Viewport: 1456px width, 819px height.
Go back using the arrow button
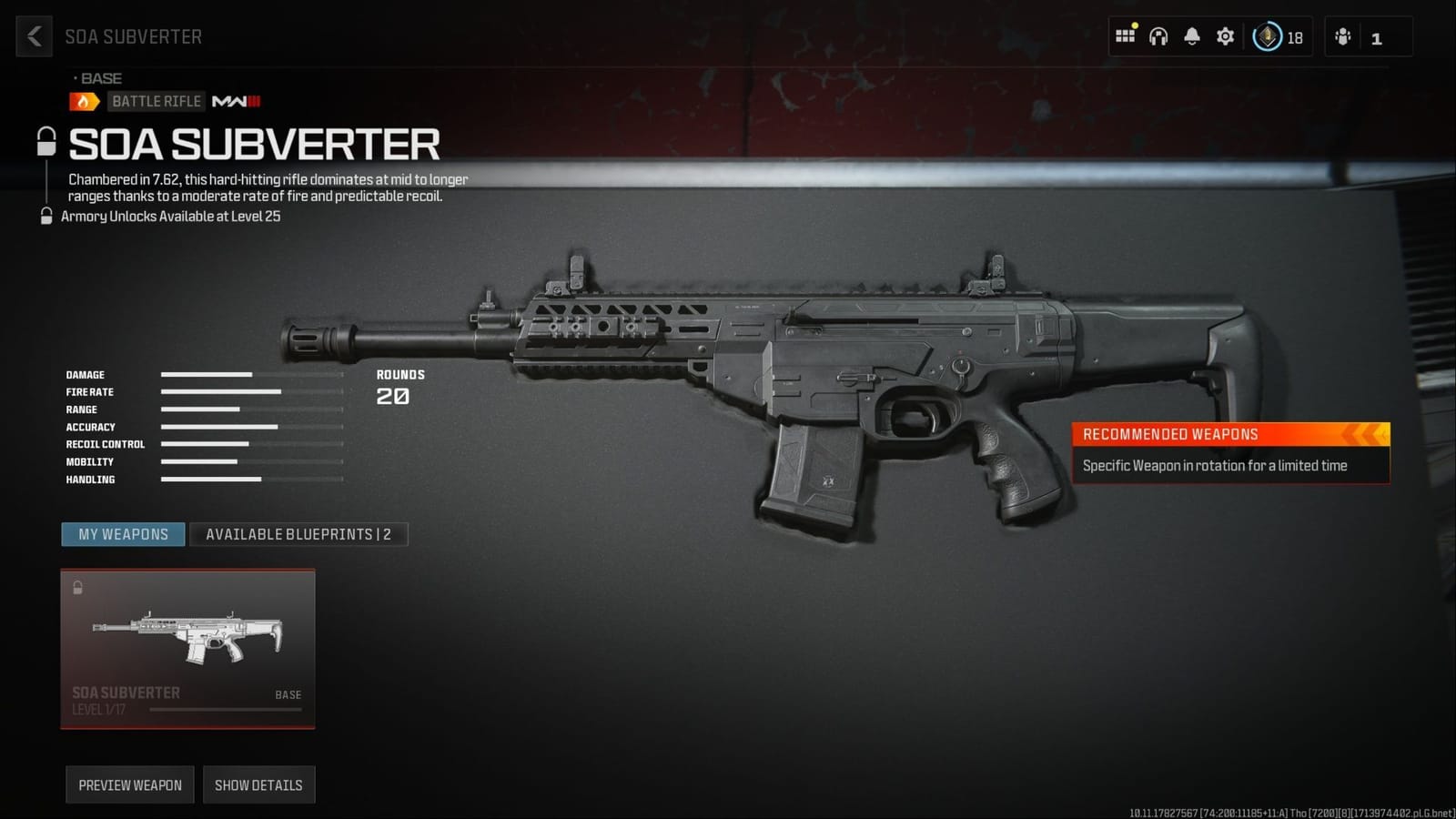coord(35,36)
